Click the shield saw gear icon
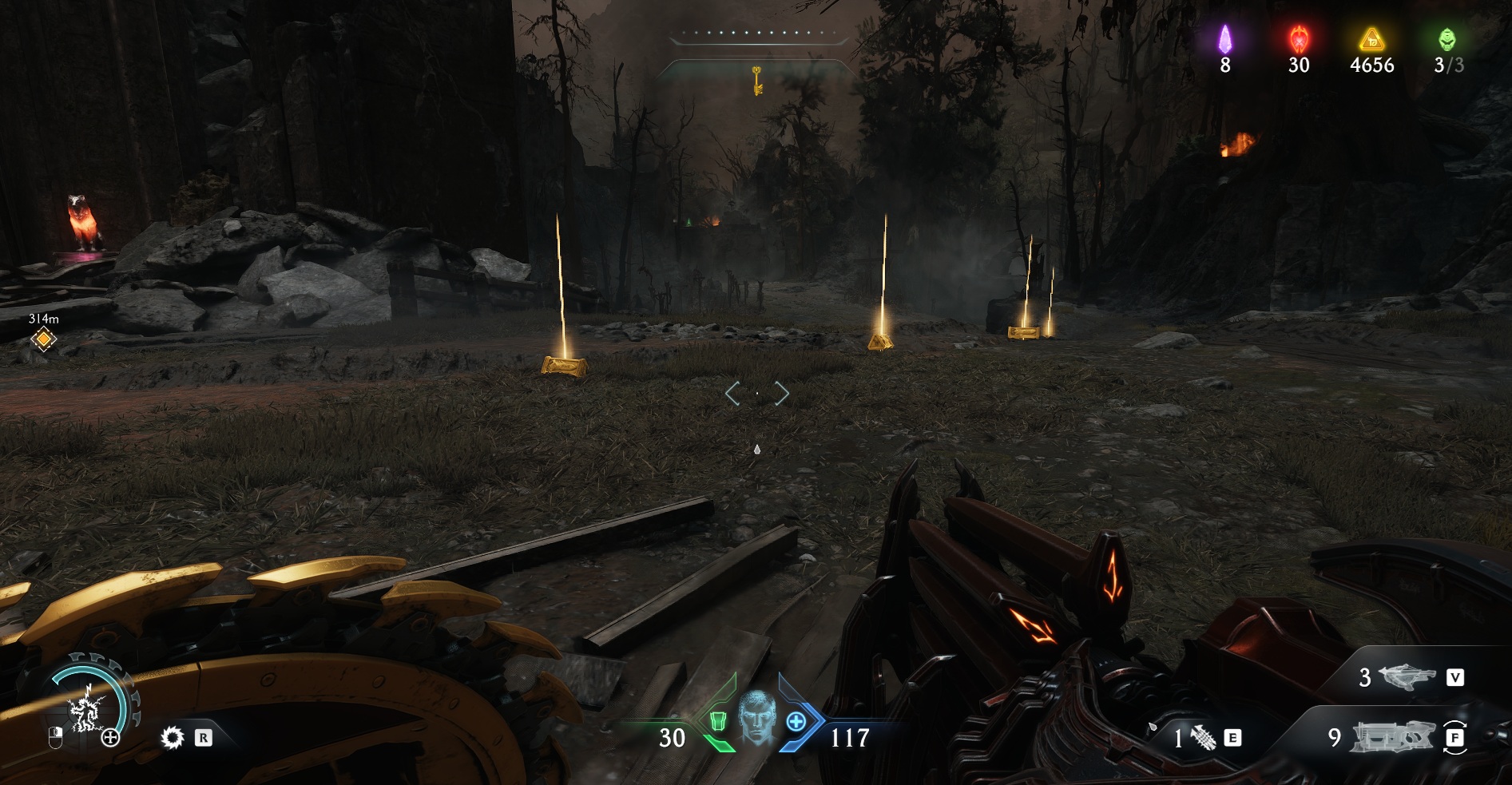This screenshot has height=785, width=1512. pos(172,737)
